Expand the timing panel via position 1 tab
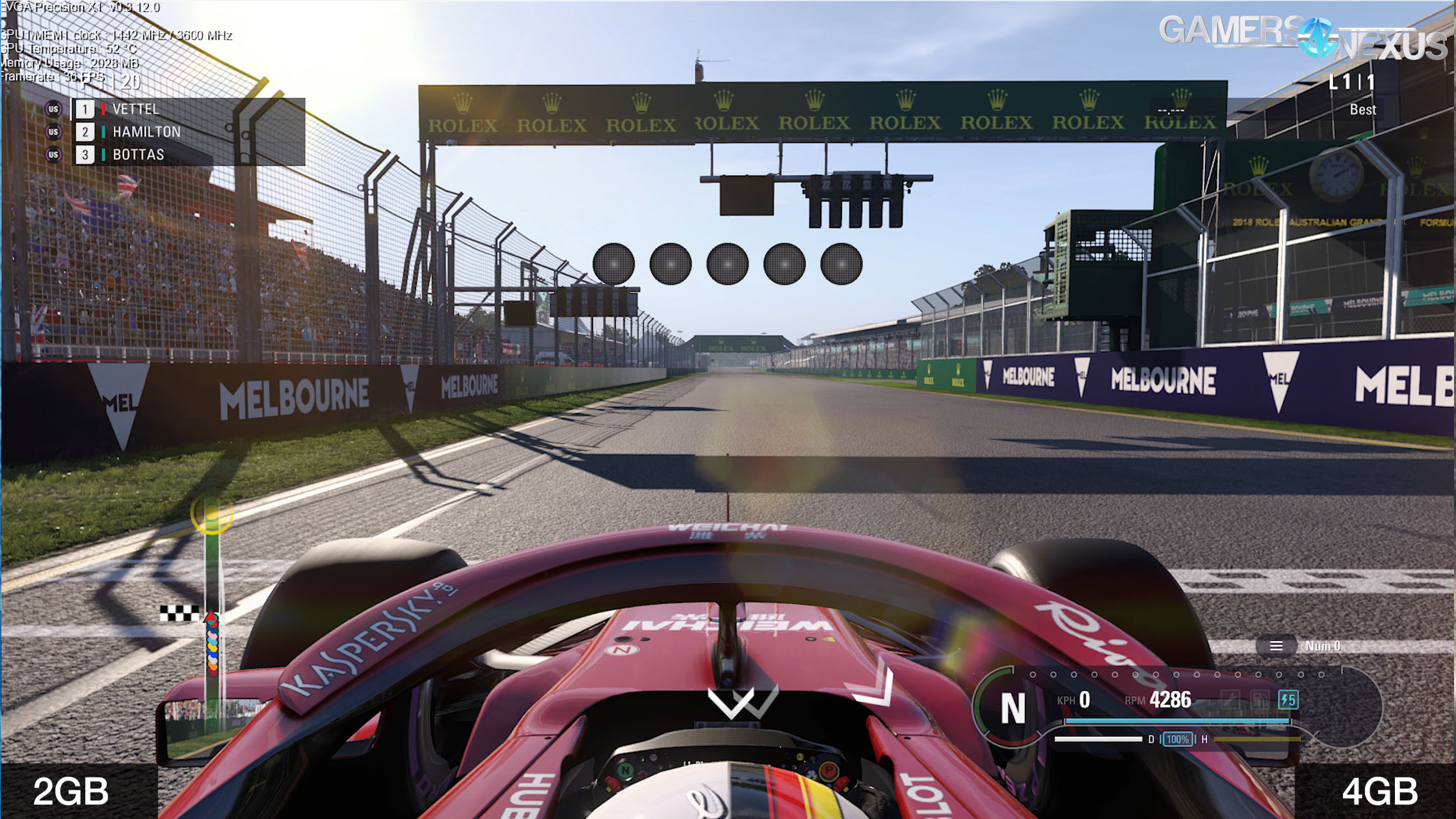1456x819 pixels. [85, 110]
